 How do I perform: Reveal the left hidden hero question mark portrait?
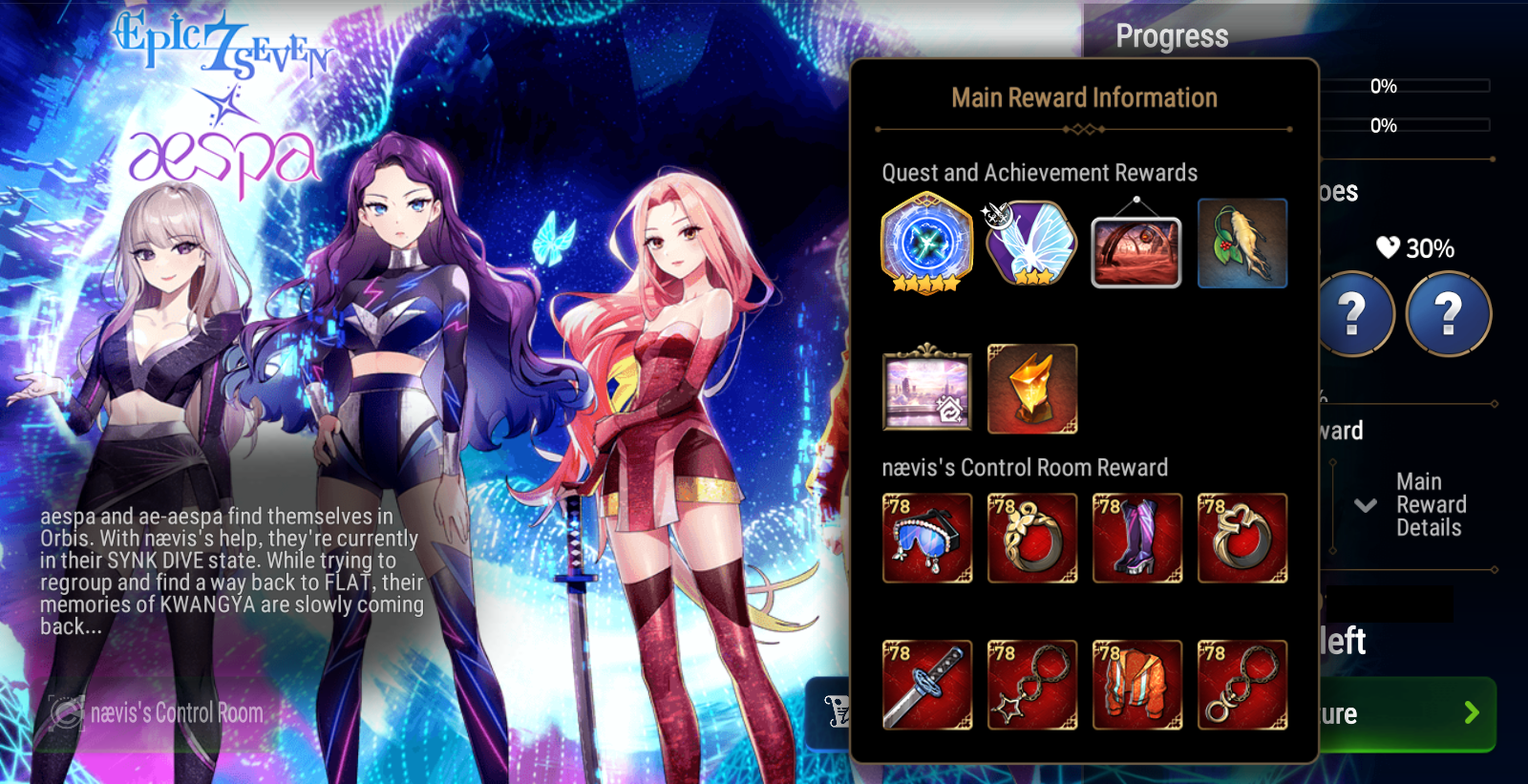[1354, 315]
